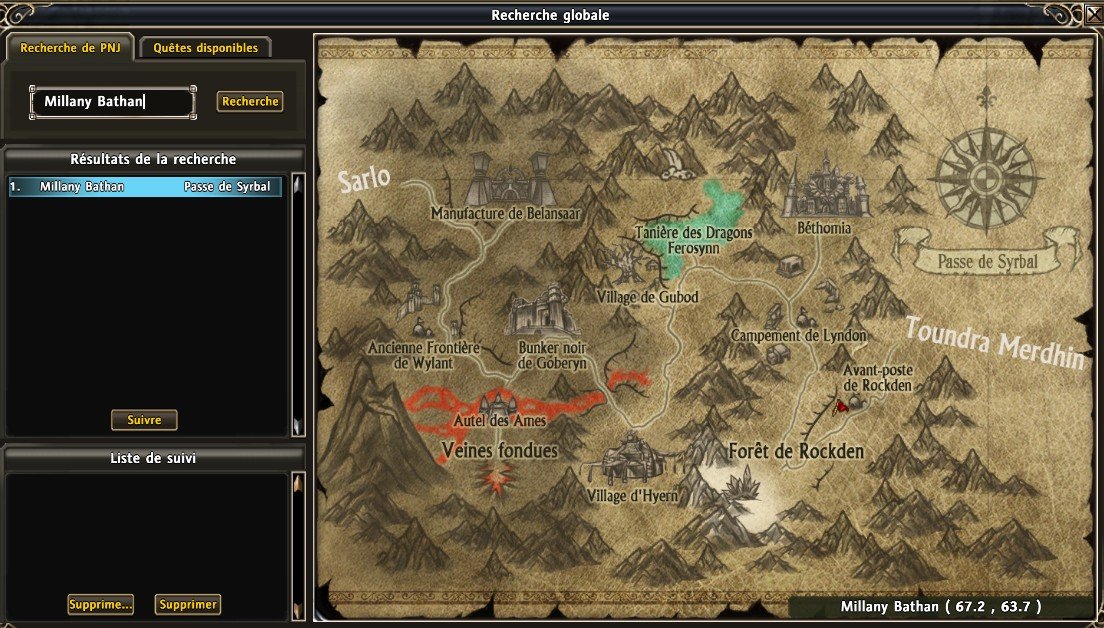Switch to the Recherche de PNJ tab
This screenshot has height=628, width=1104.
(69, 47)
